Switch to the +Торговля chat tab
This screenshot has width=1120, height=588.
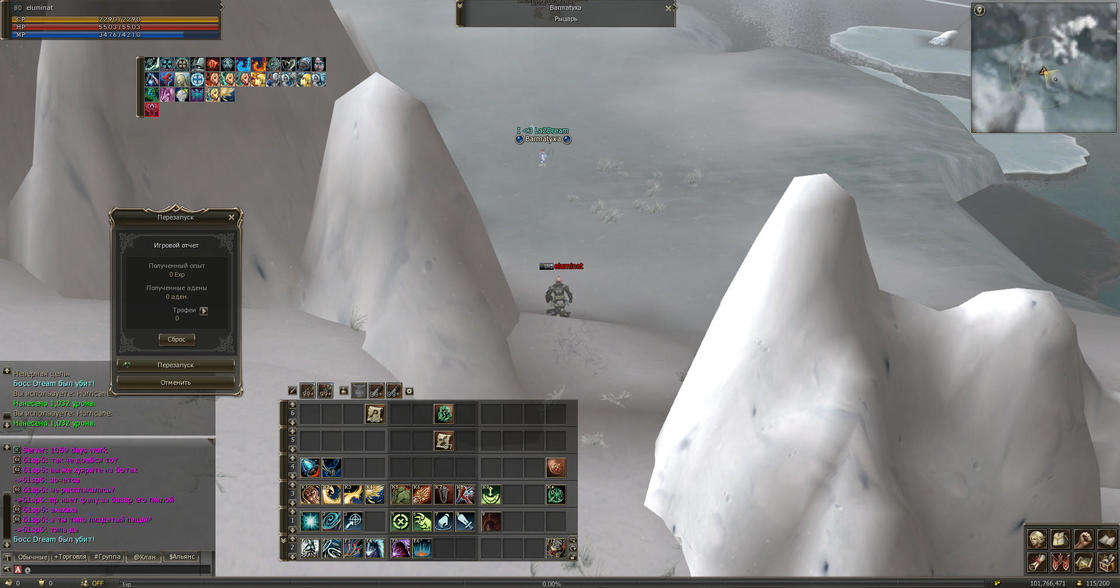pos(70,556)
